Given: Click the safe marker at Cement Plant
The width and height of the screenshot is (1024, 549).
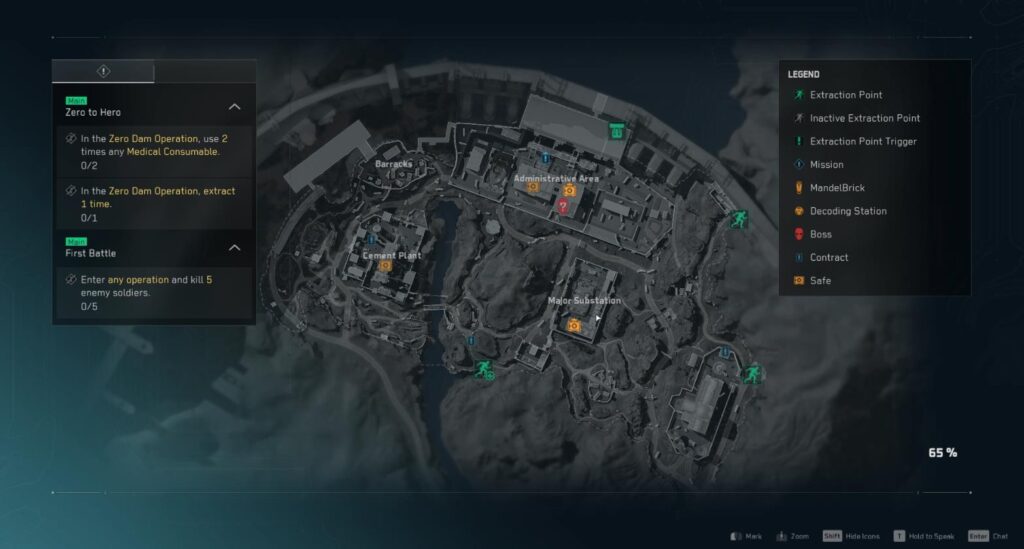Looking at the screenshot, I should coord(385,266).
